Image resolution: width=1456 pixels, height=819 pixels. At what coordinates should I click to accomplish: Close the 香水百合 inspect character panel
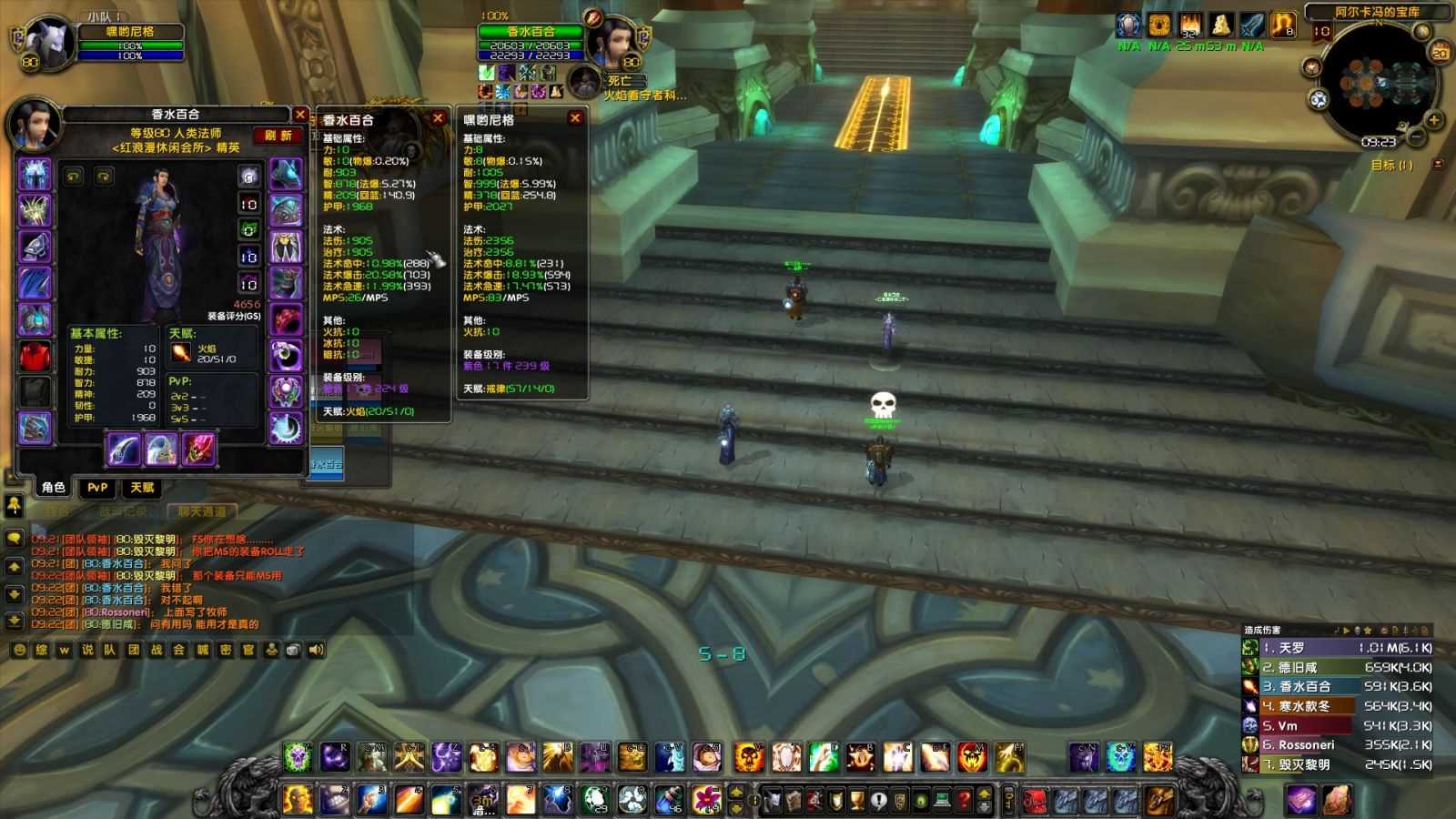[x=300, y=115]
